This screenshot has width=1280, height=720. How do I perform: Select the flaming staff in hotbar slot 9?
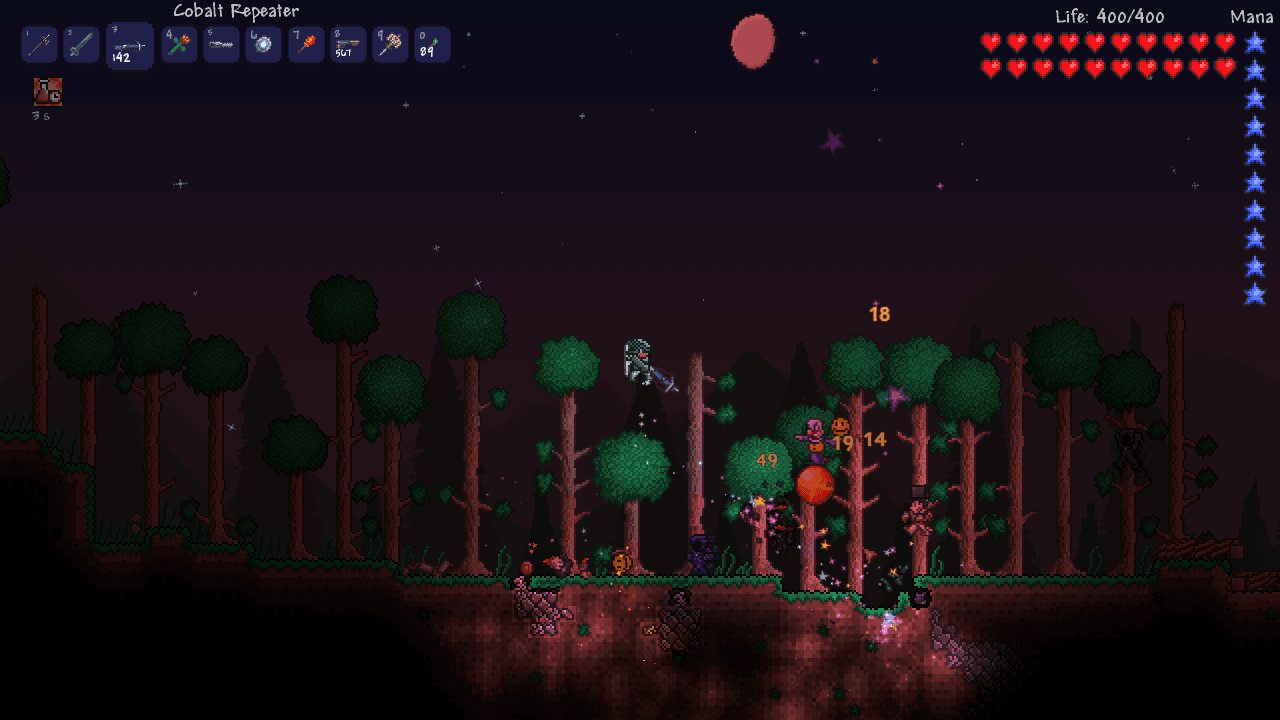pyautogui.click(x=389, y=44)
